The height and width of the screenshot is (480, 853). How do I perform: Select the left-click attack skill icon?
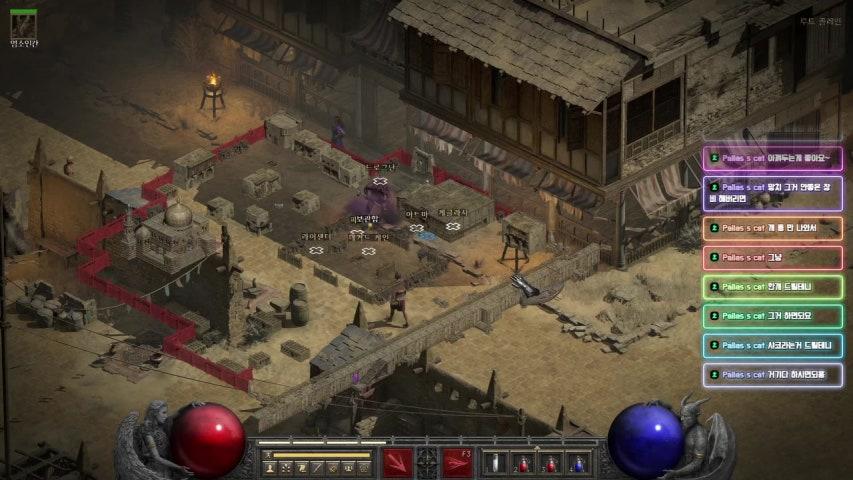(397, 463)
